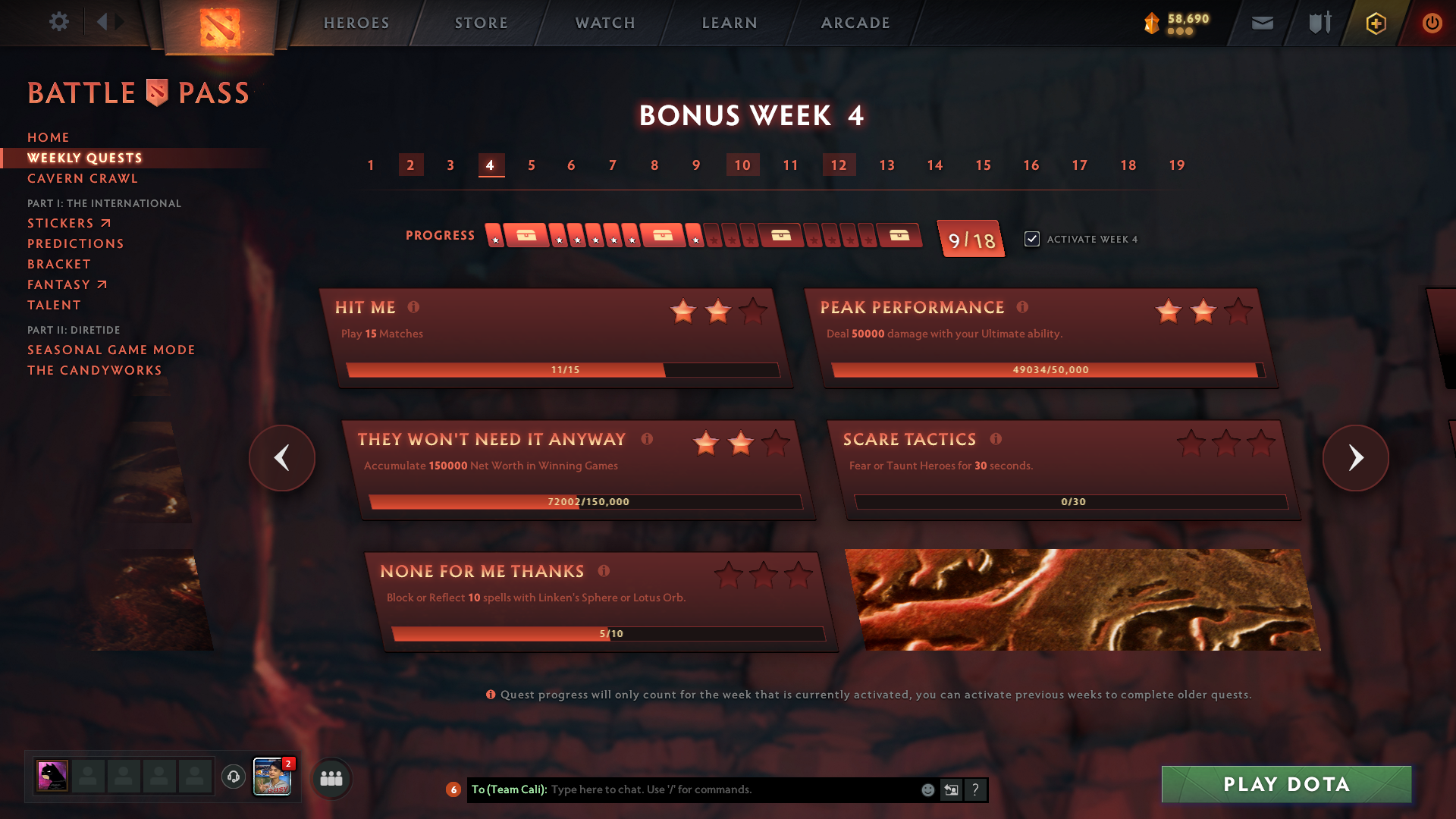Screen dimensions: 1456x819
Task: Open the emoticon picker in chat
Action: click(927, 789)
